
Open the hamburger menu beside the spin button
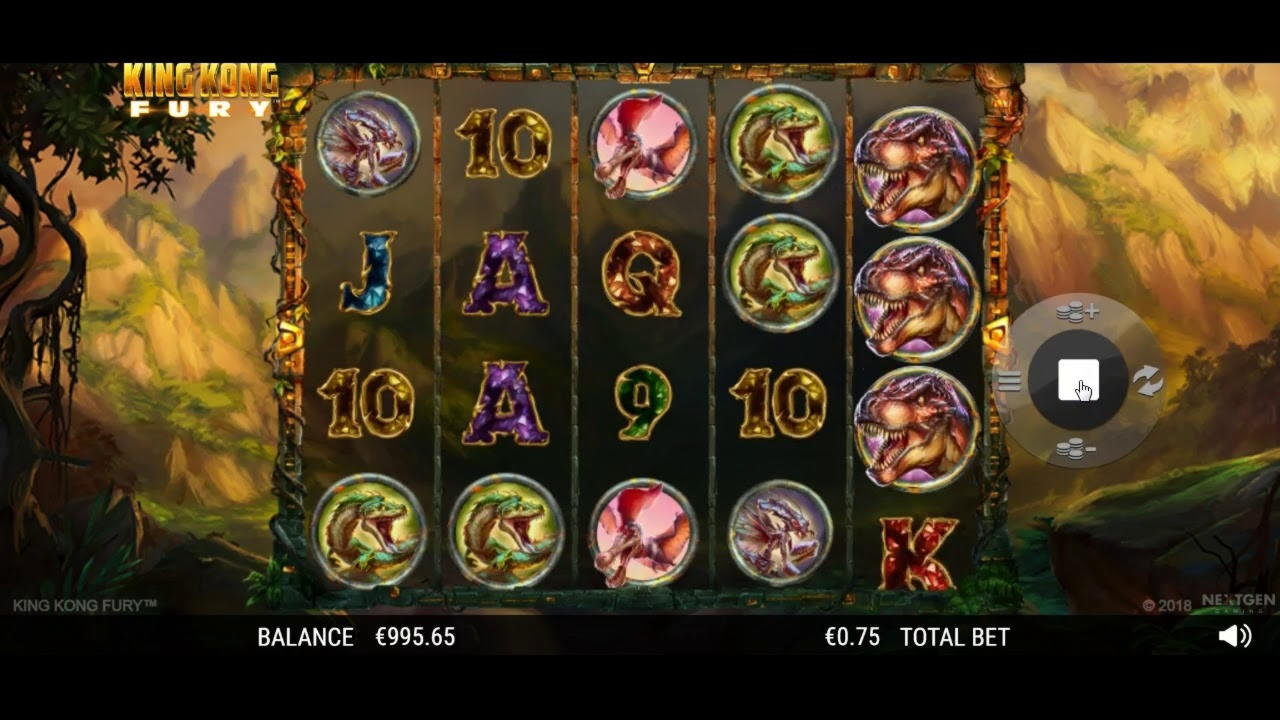(x=1009, y=381)
